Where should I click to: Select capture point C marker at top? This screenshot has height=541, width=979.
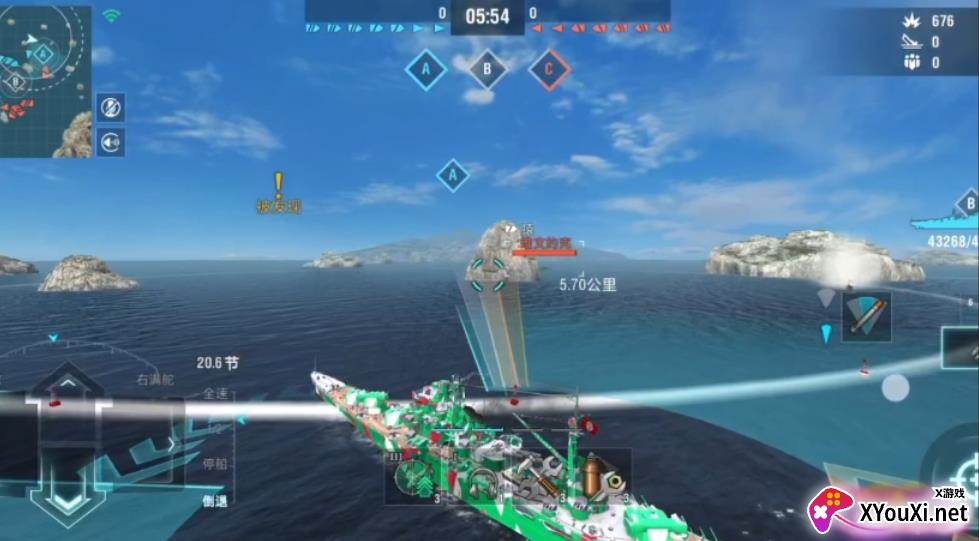pos(548,69)
